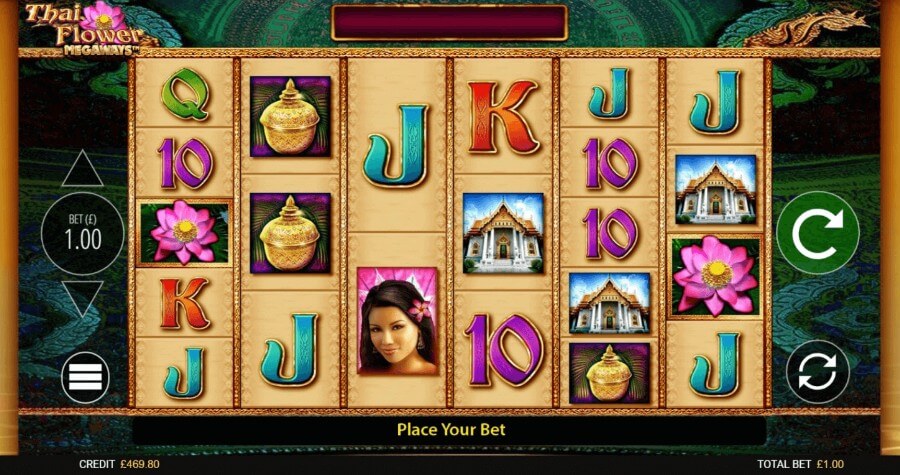
Task: Open the hamburger menu
Action: (84, 378)
